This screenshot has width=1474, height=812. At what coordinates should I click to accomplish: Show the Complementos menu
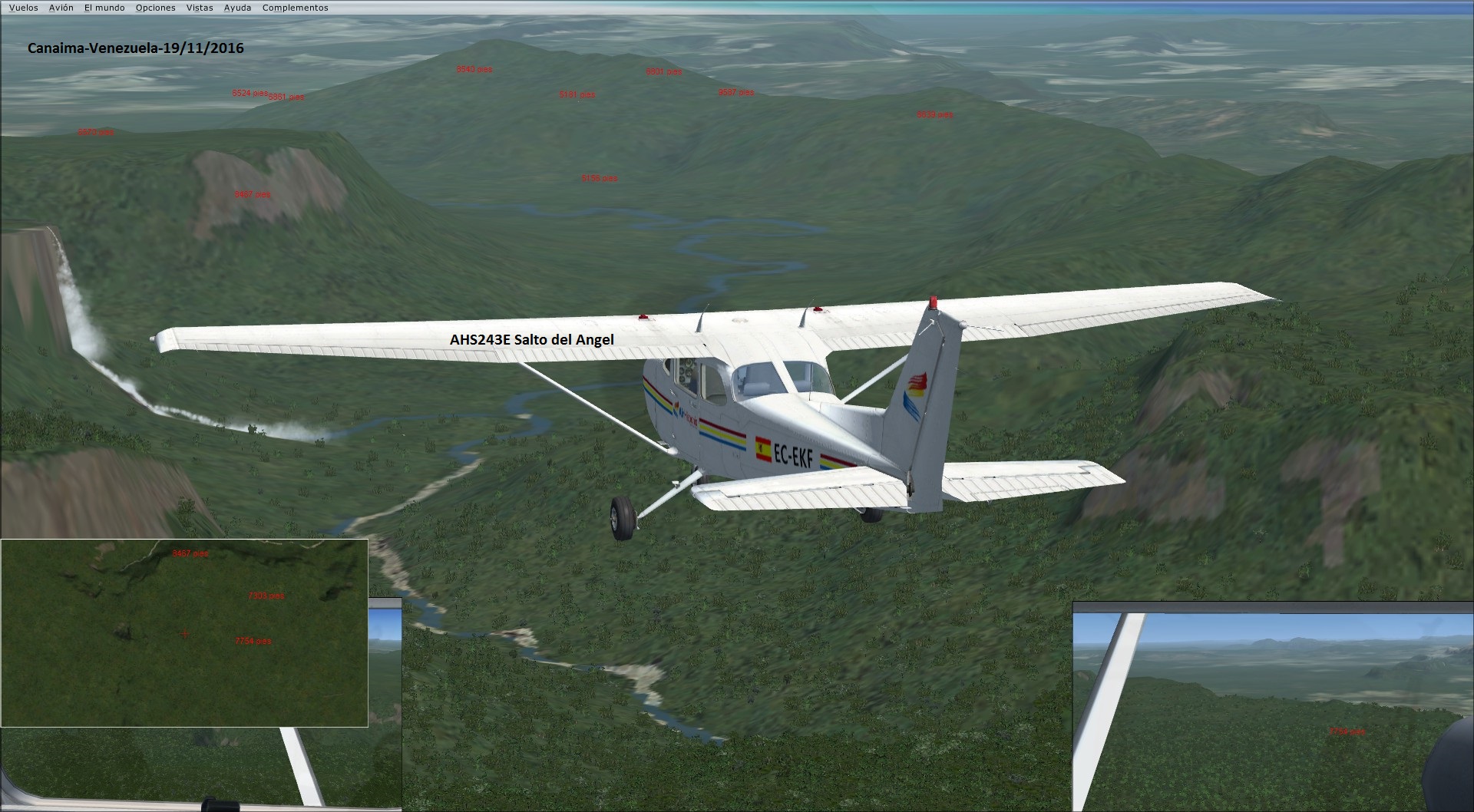point(295,8)
